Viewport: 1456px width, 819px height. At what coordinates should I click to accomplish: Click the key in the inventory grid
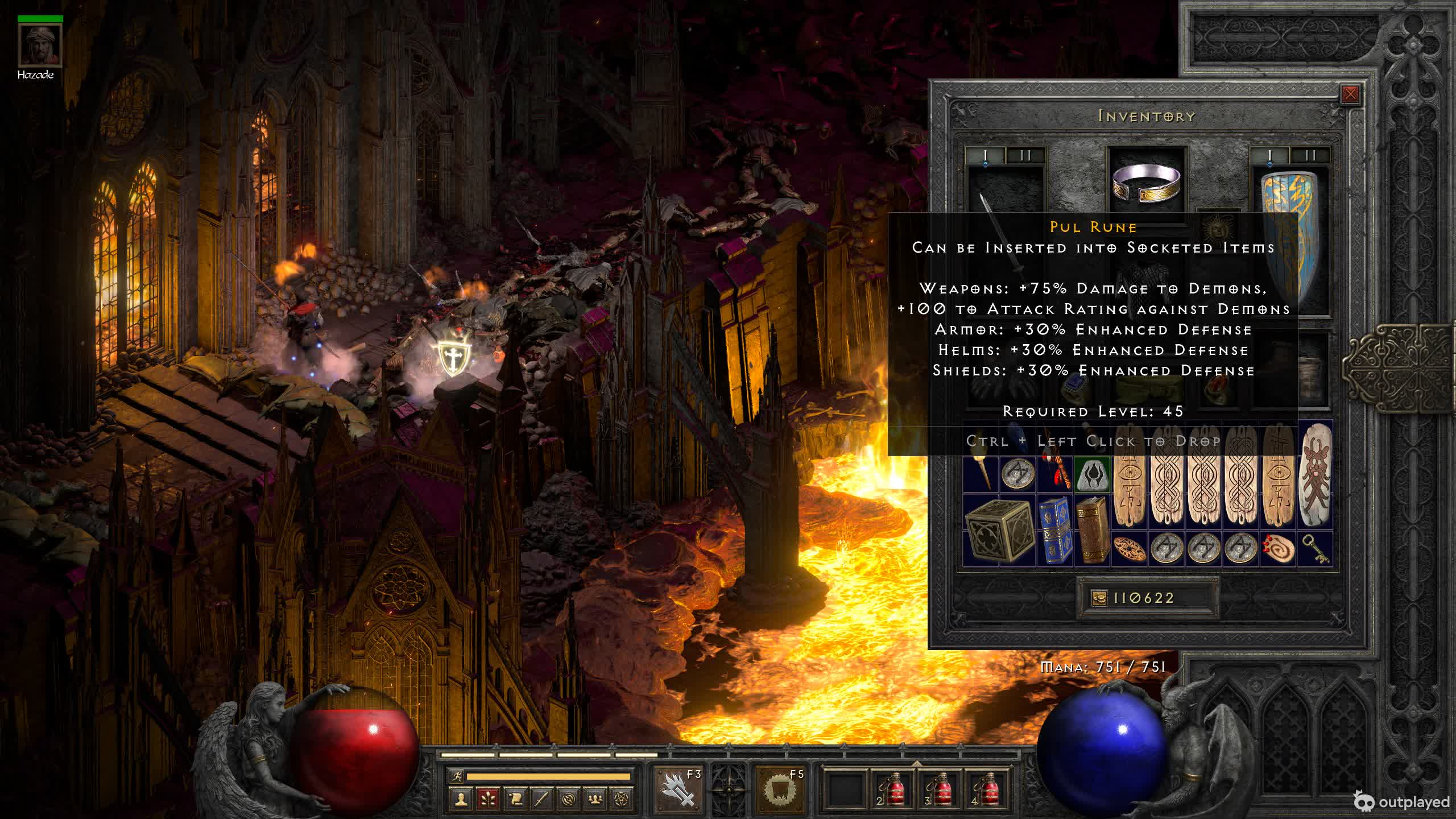coord(1316,549)
